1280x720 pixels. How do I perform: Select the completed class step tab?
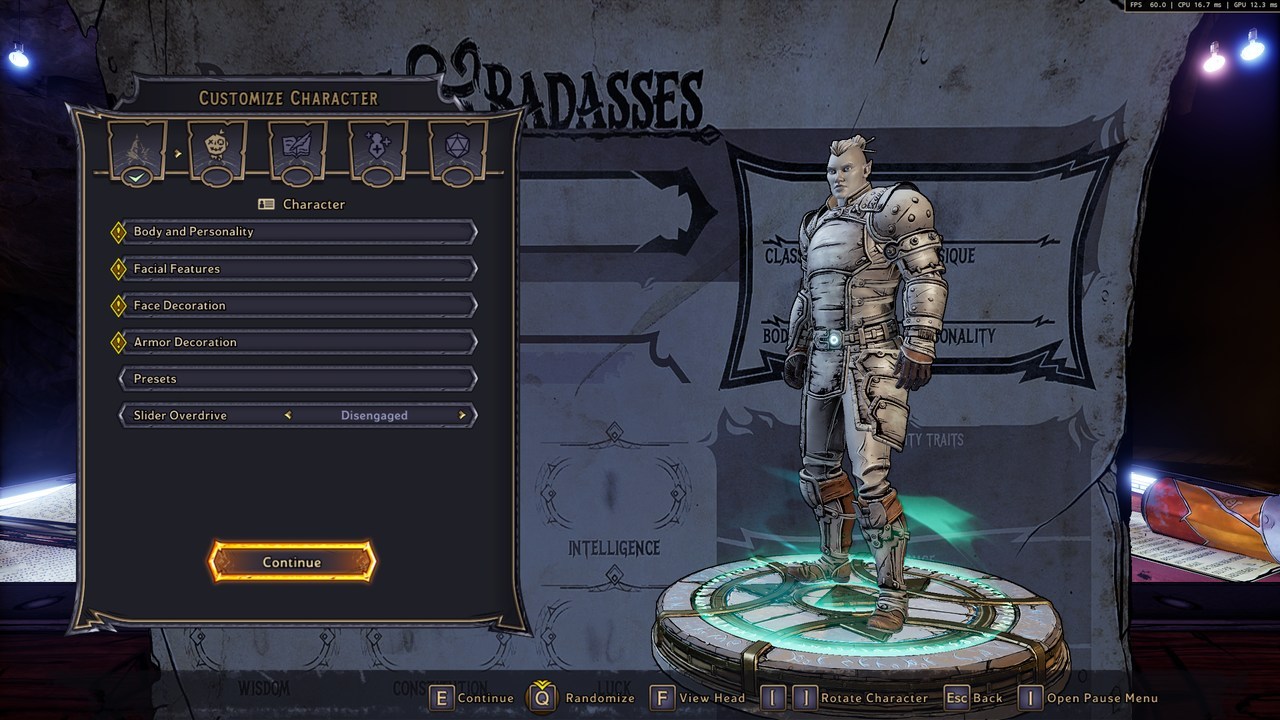tap(138, 150)
